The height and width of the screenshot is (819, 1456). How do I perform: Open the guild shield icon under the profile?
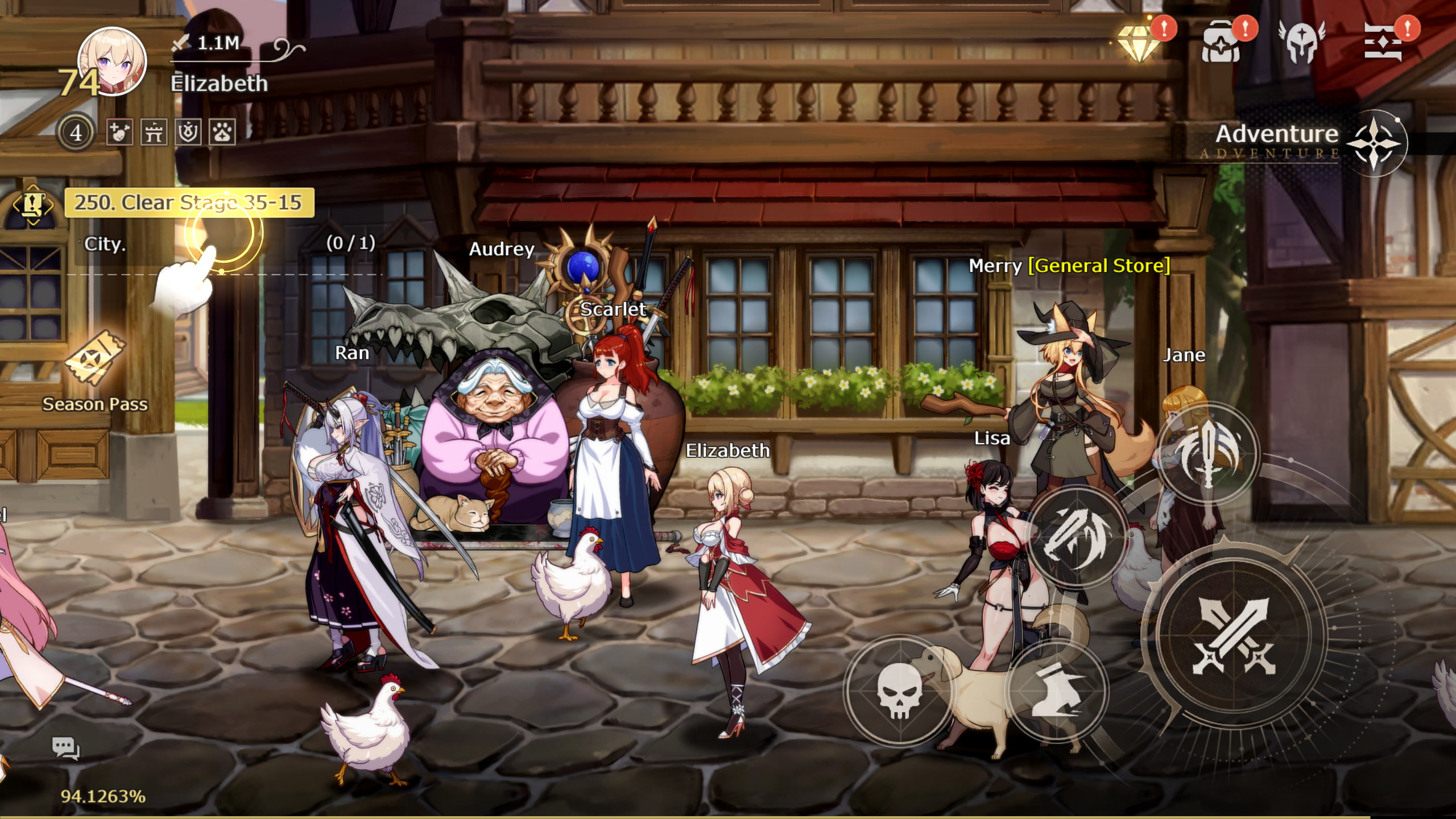[188, 133]
